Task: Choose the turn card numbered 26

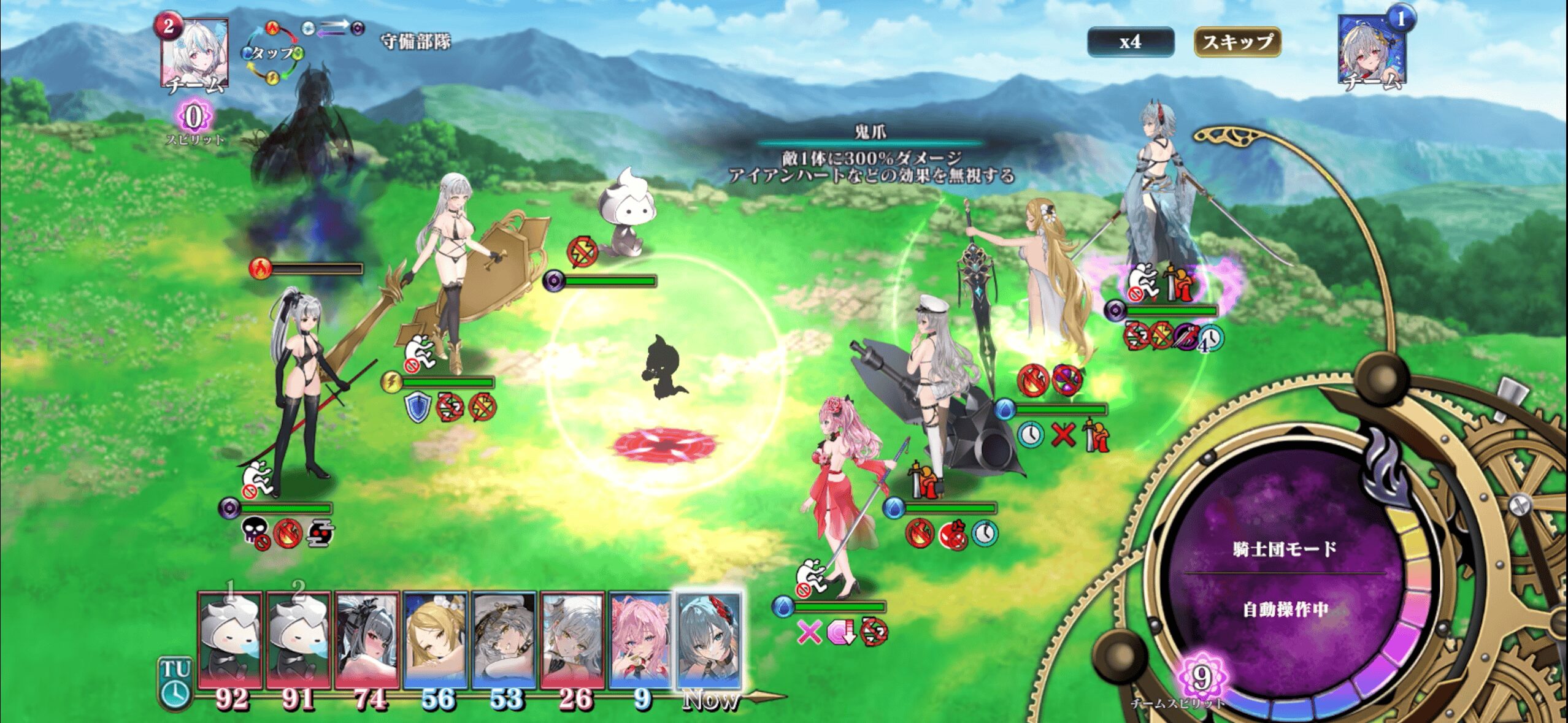Action: pos(573,641)
